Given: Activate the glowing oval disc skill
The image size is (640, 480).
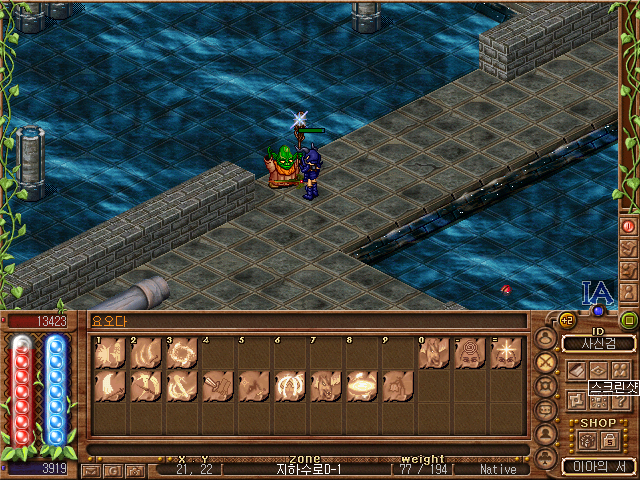Looking at the screenshot, I should (361, 387).
